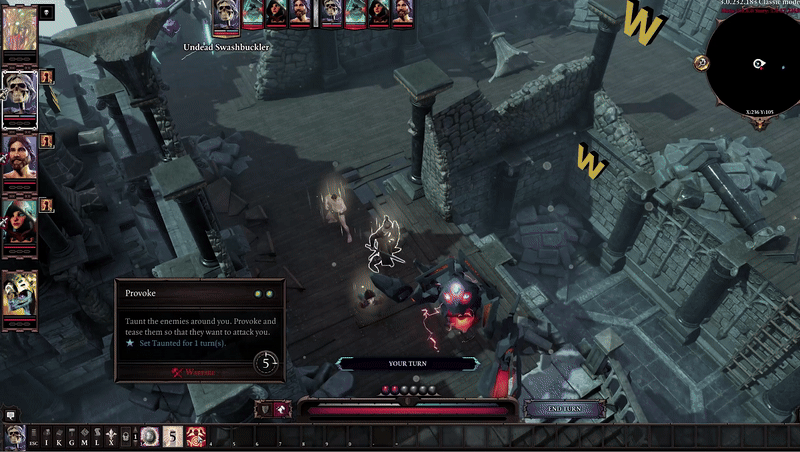This screenshot has width=800, height=452.
Task: End the current turn
Action: [564, 409]
